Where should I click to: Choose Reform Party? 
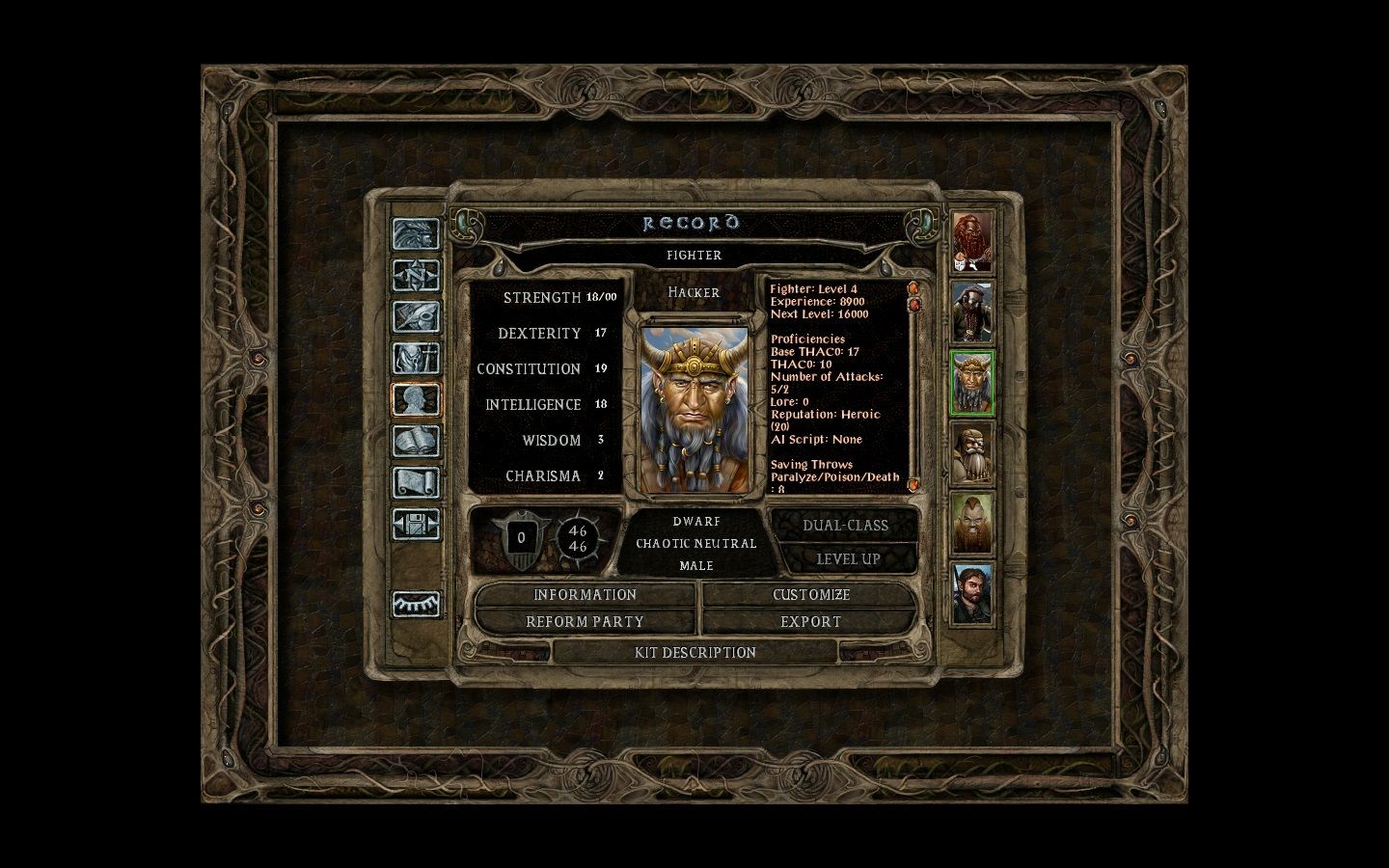585,622
